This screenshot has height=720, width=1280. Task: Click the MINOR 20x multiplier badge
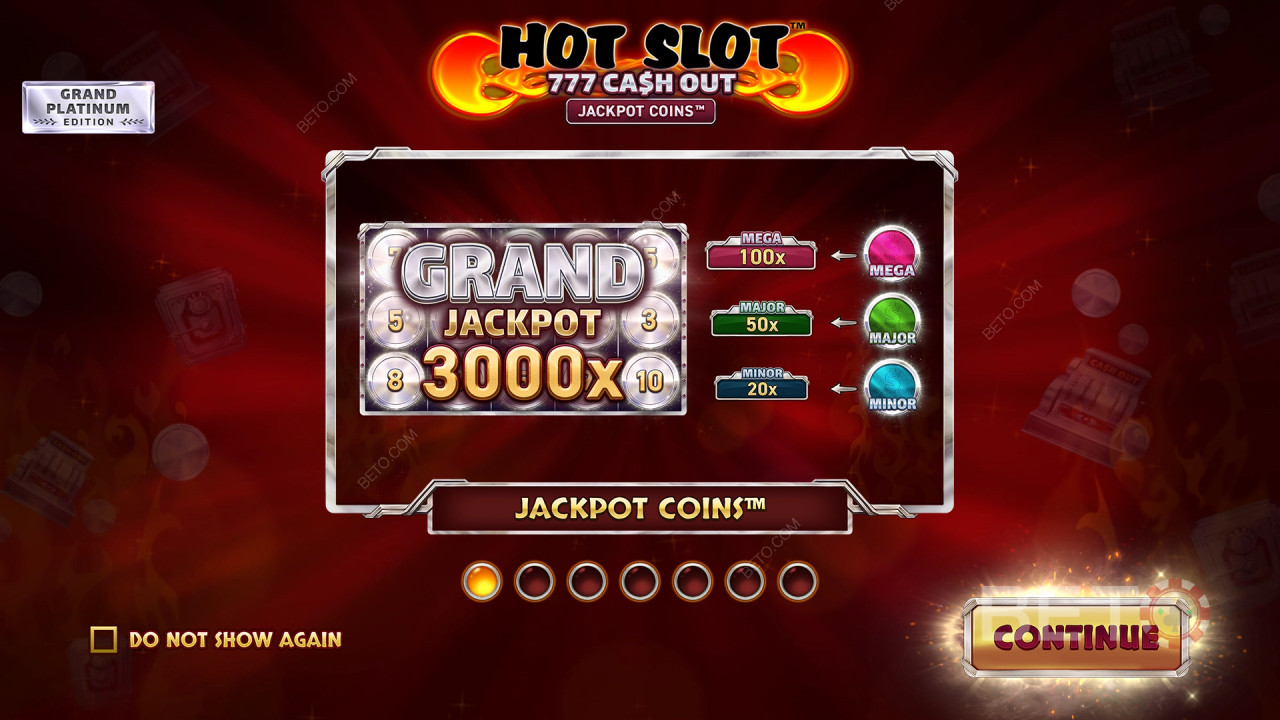761,384
